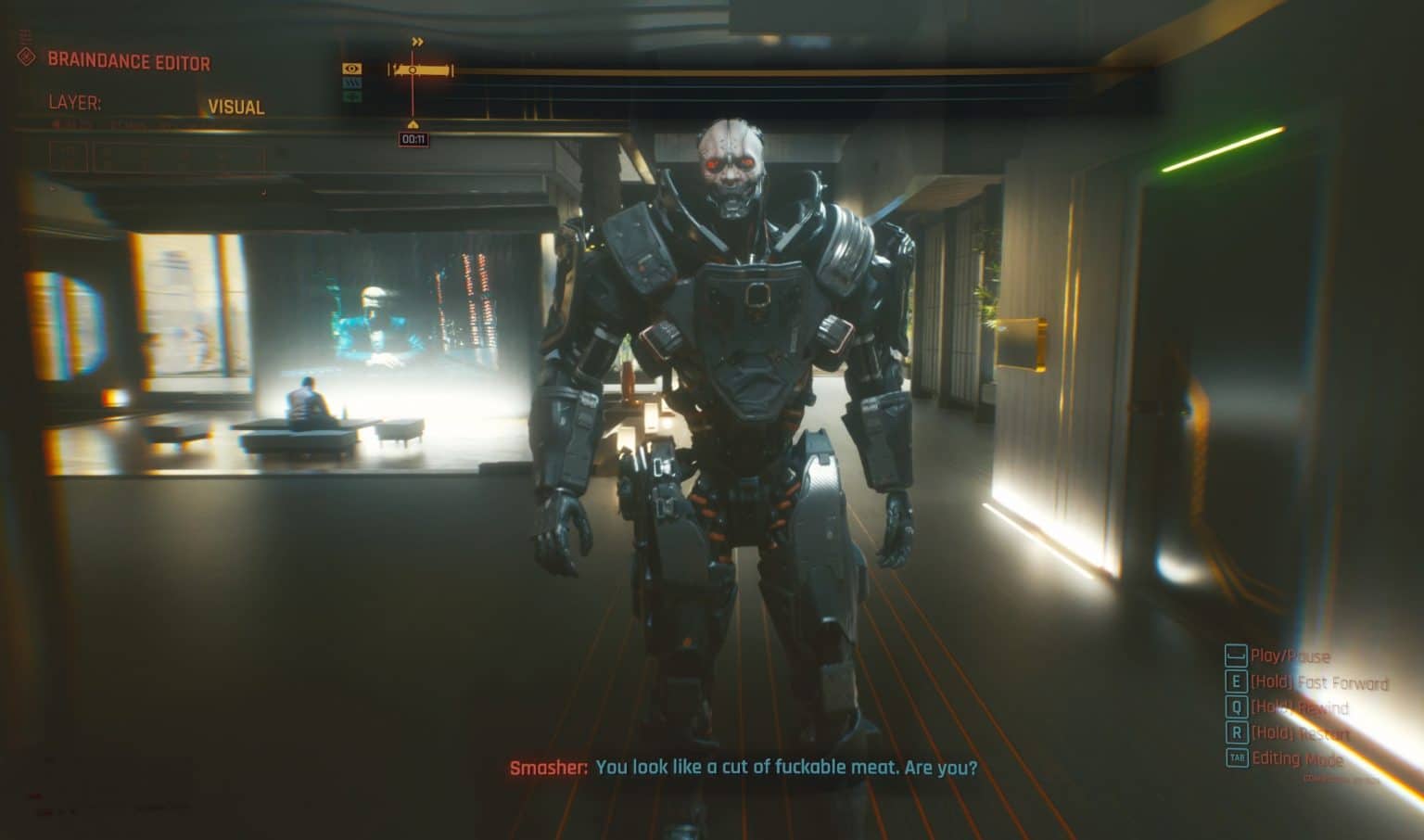The width and height of the screenshot is (1424, 840).
Task: Click the E key Fast Forward icon
Action: tap(1237, 681)
